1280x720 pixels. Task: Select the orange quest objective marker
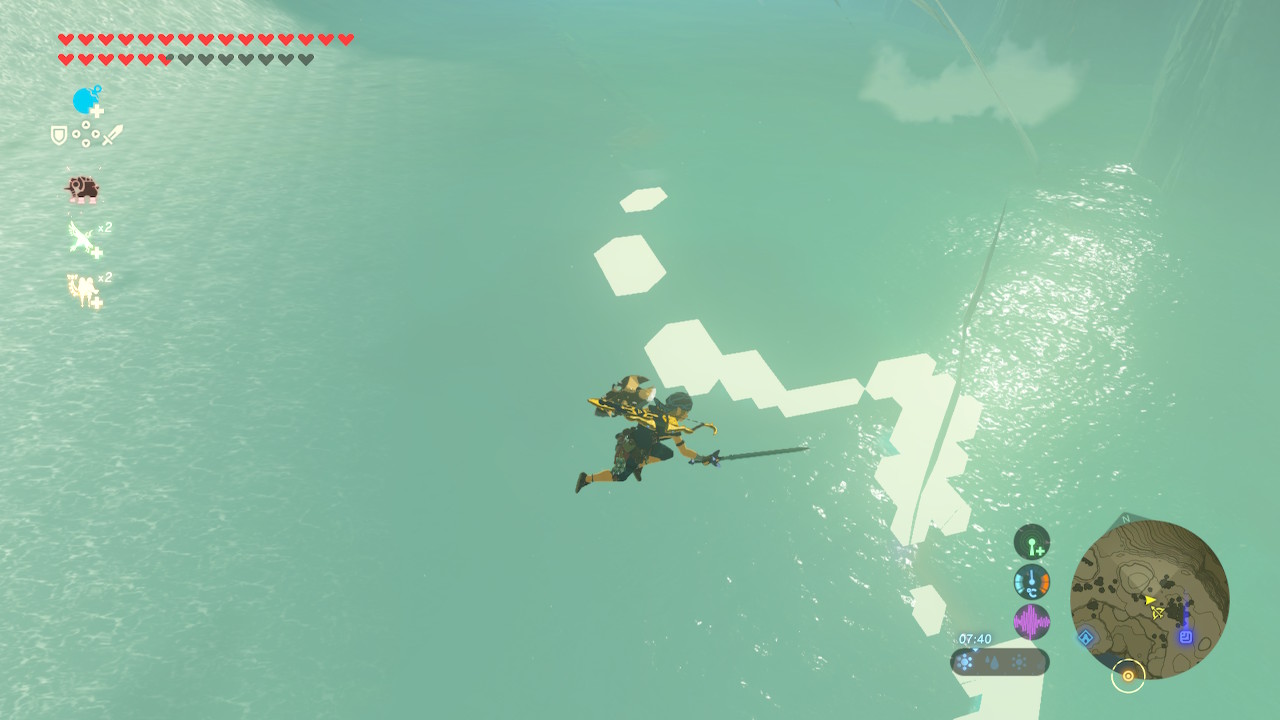pos(1128,676)
